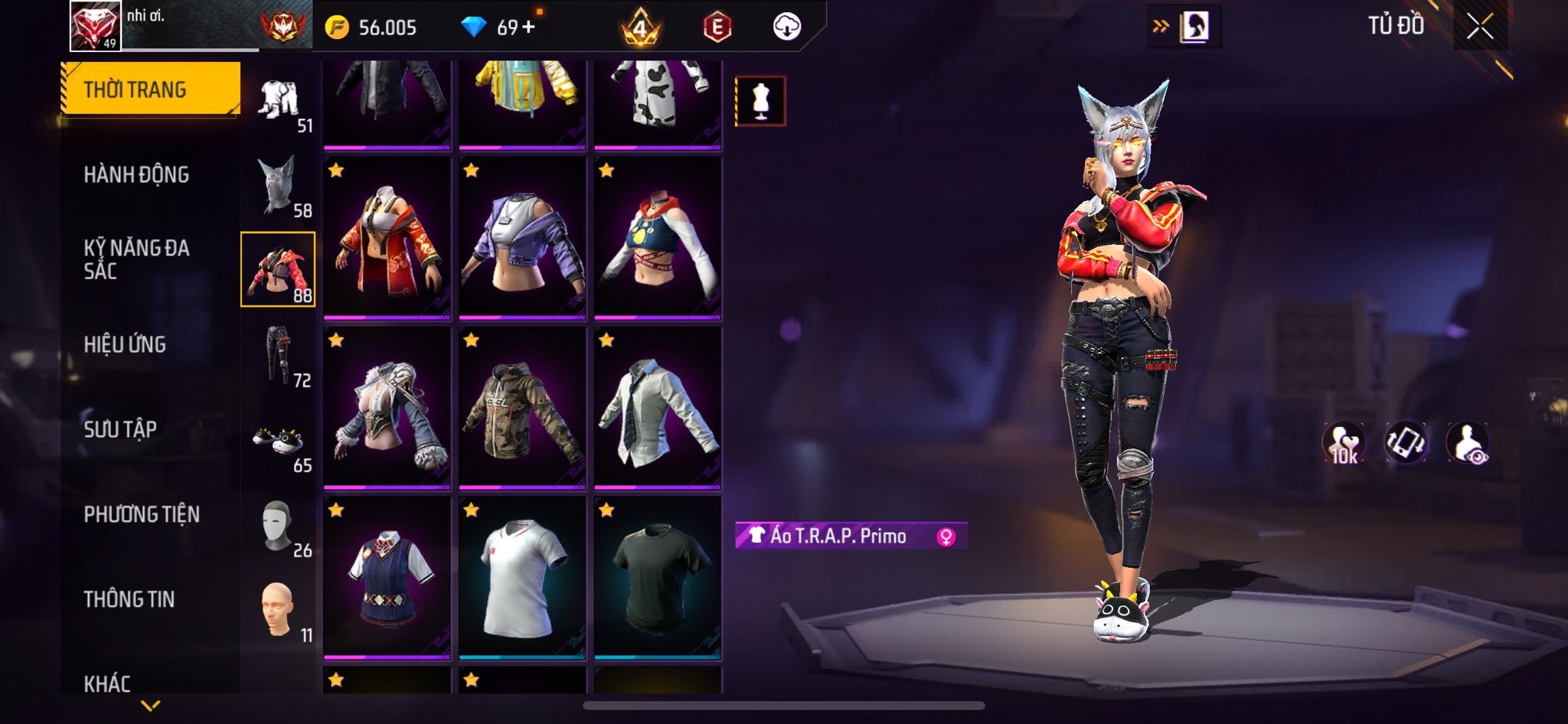Open the cloud download icon

click(786, 28)
